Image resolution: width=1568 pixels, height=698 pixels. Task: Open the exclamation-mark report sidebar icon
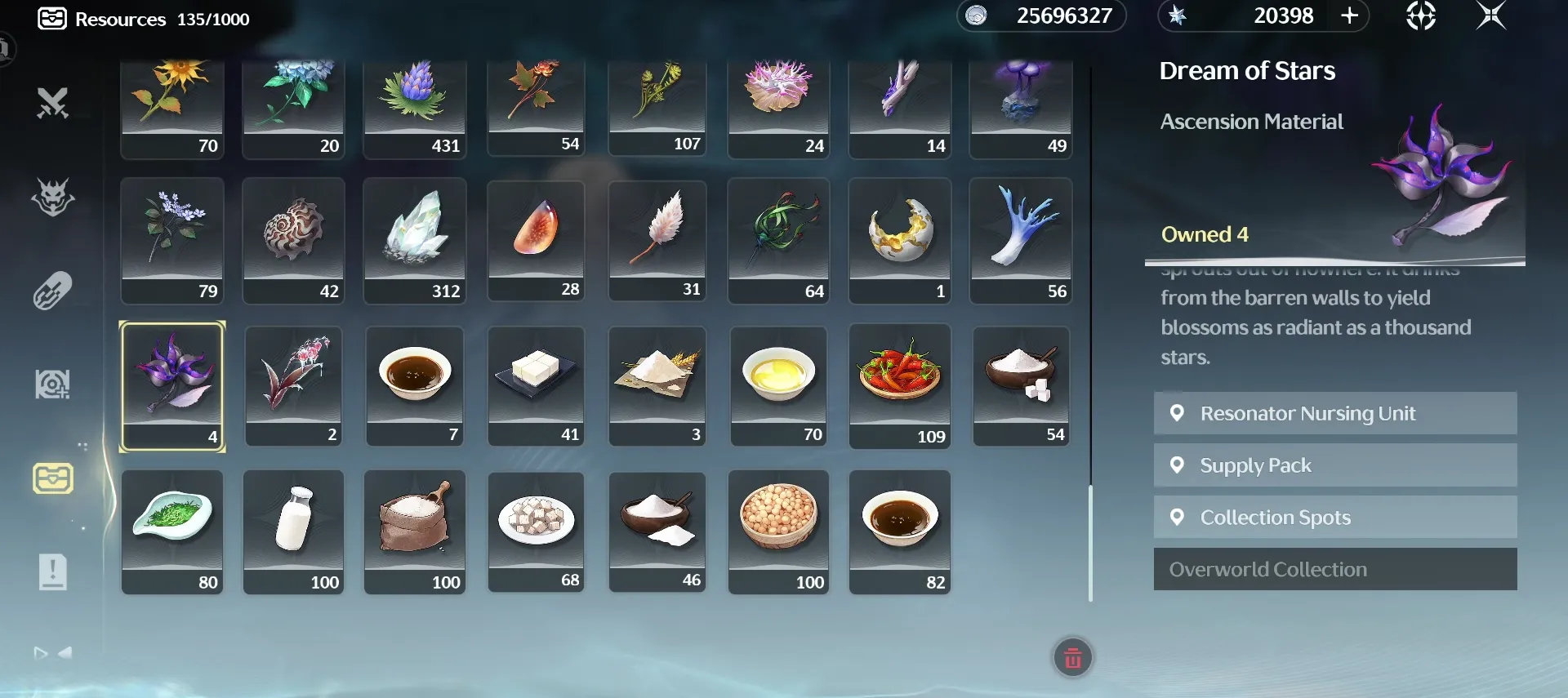click(51, 571)
